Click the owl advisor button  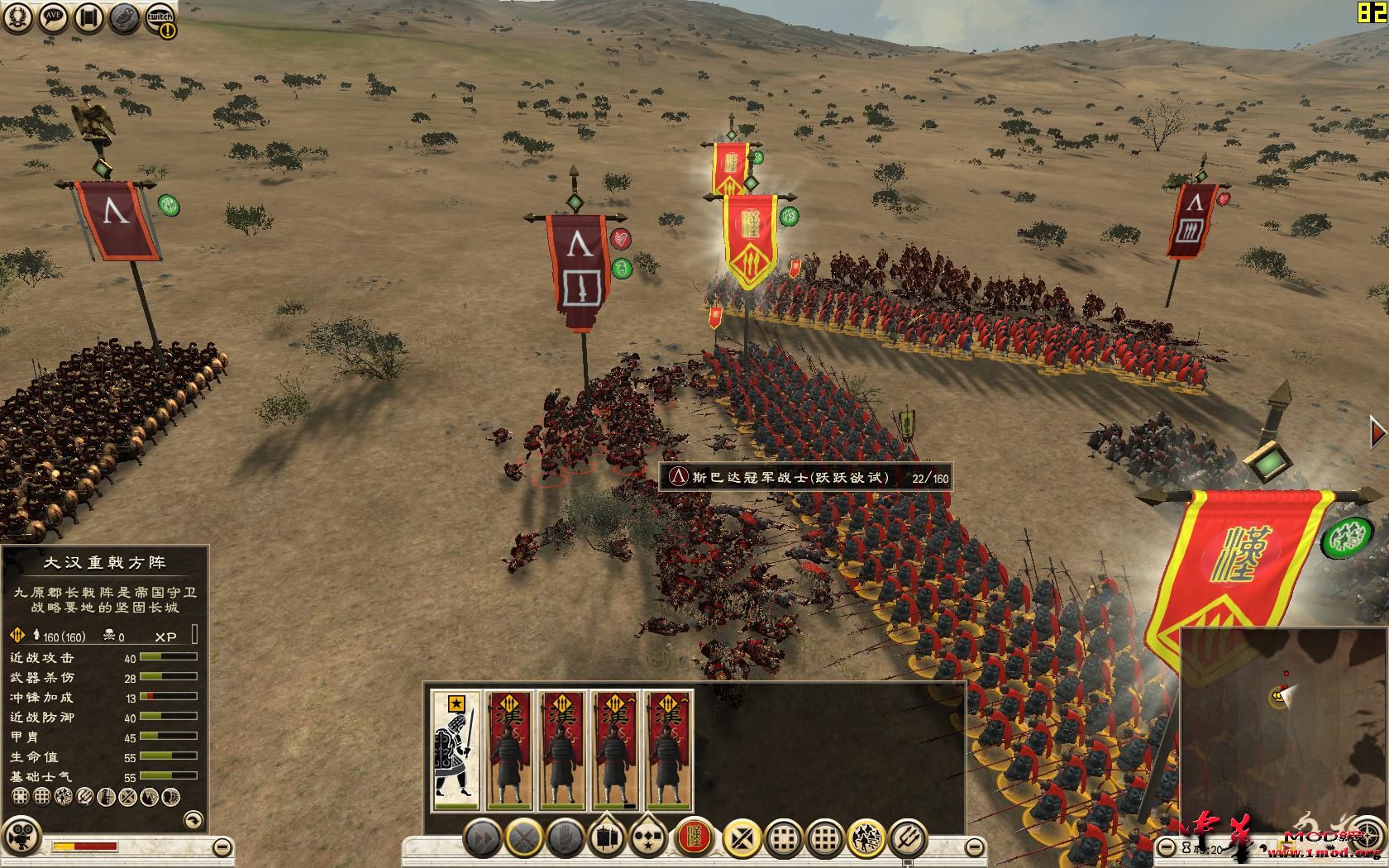[125, 18]
